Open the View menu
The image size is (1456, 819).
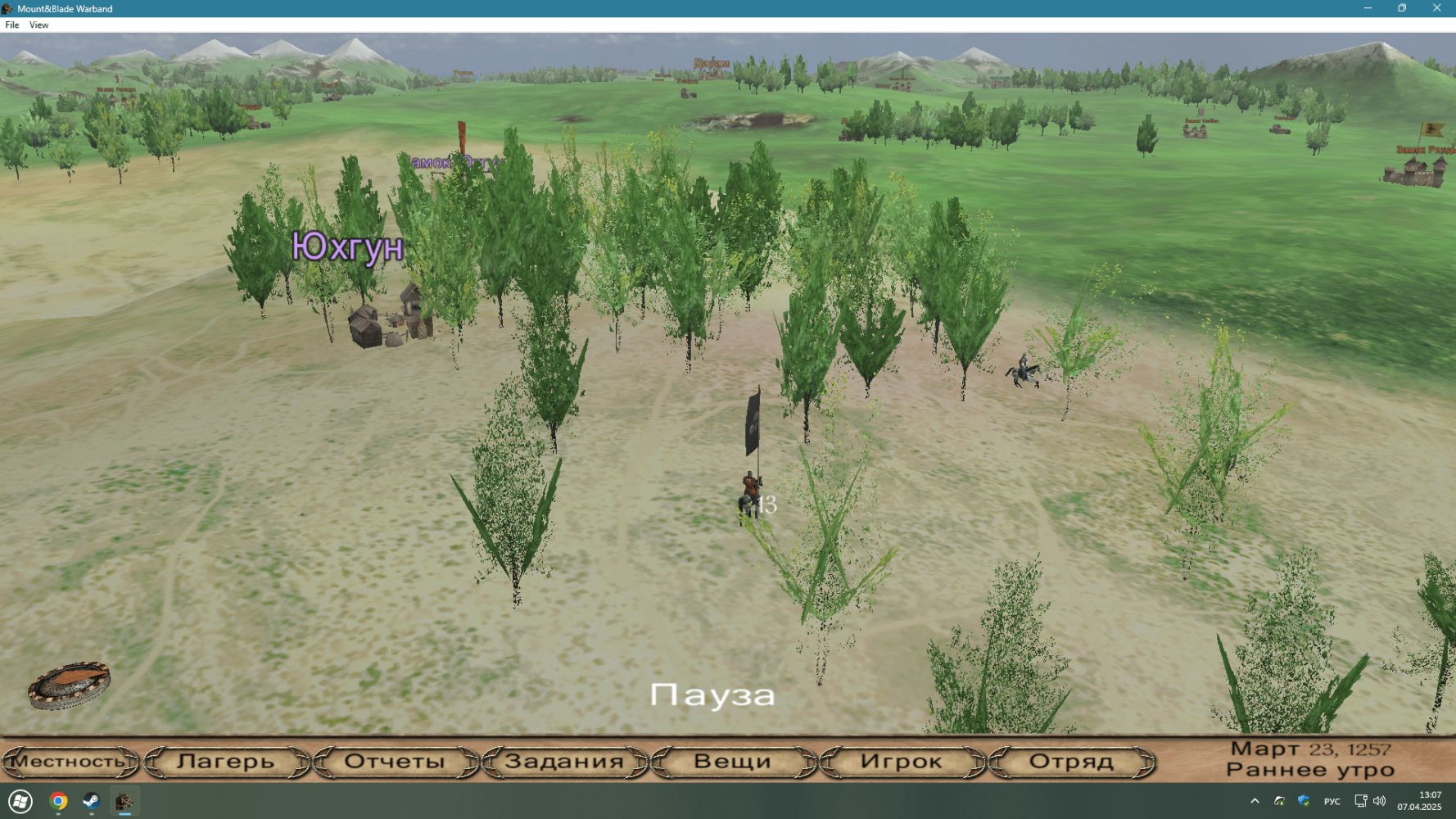pyautogui.click(x=38, y=25)
